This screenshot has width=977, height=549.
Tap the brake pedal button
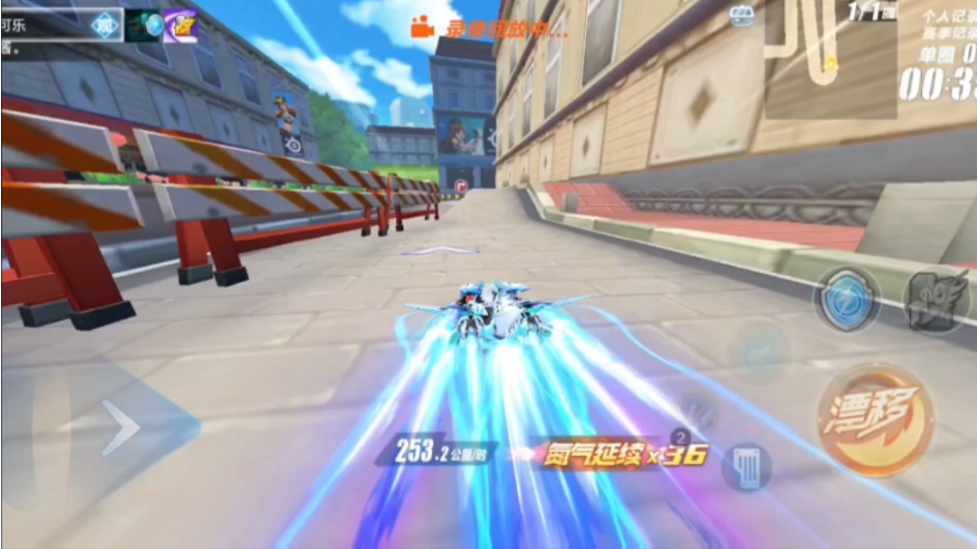[747, 465]
